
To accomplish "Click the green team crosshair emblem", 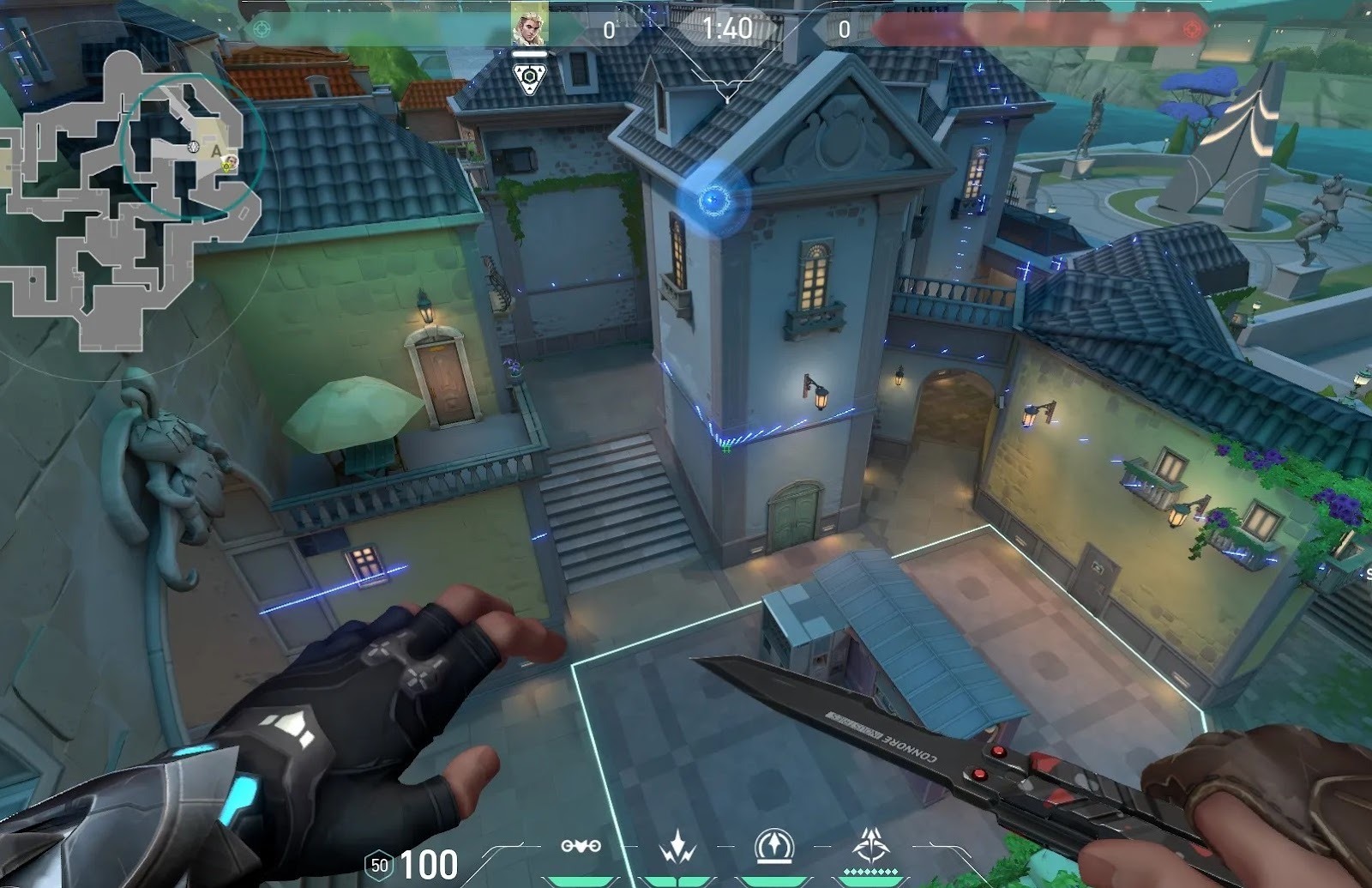I will [x=262, y=29].
